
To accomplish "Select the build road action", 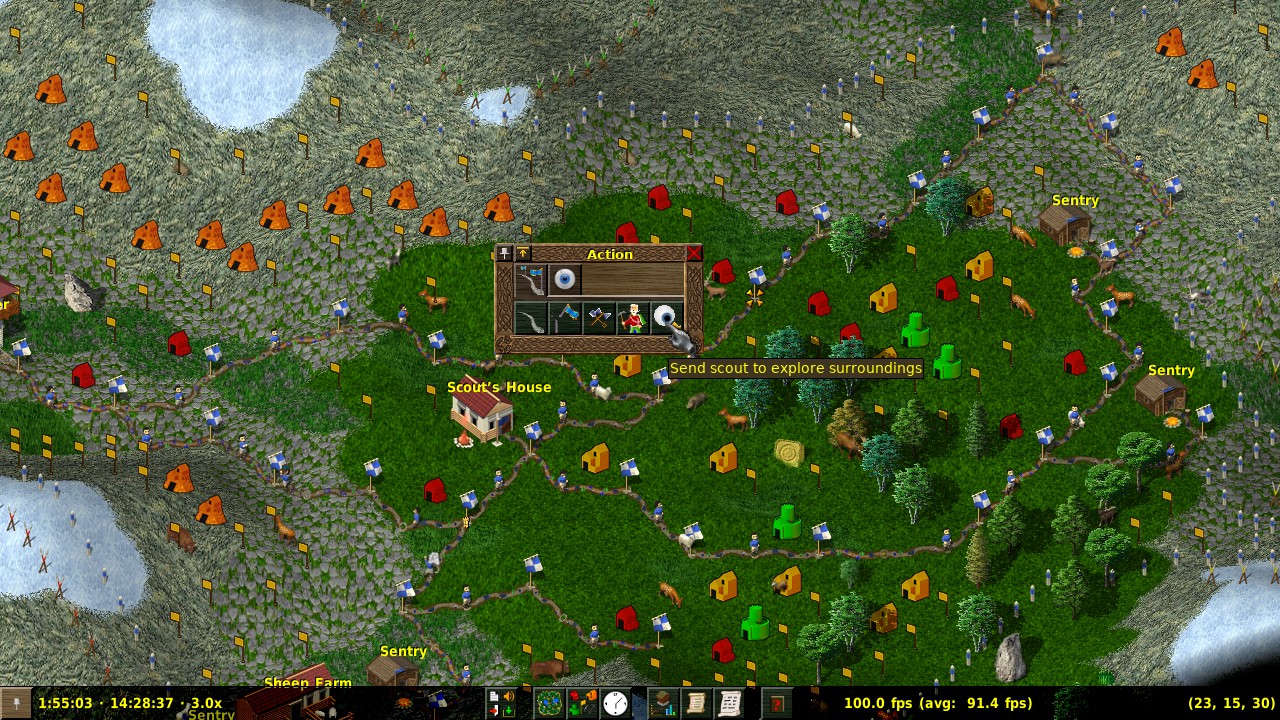I will 530,319.
